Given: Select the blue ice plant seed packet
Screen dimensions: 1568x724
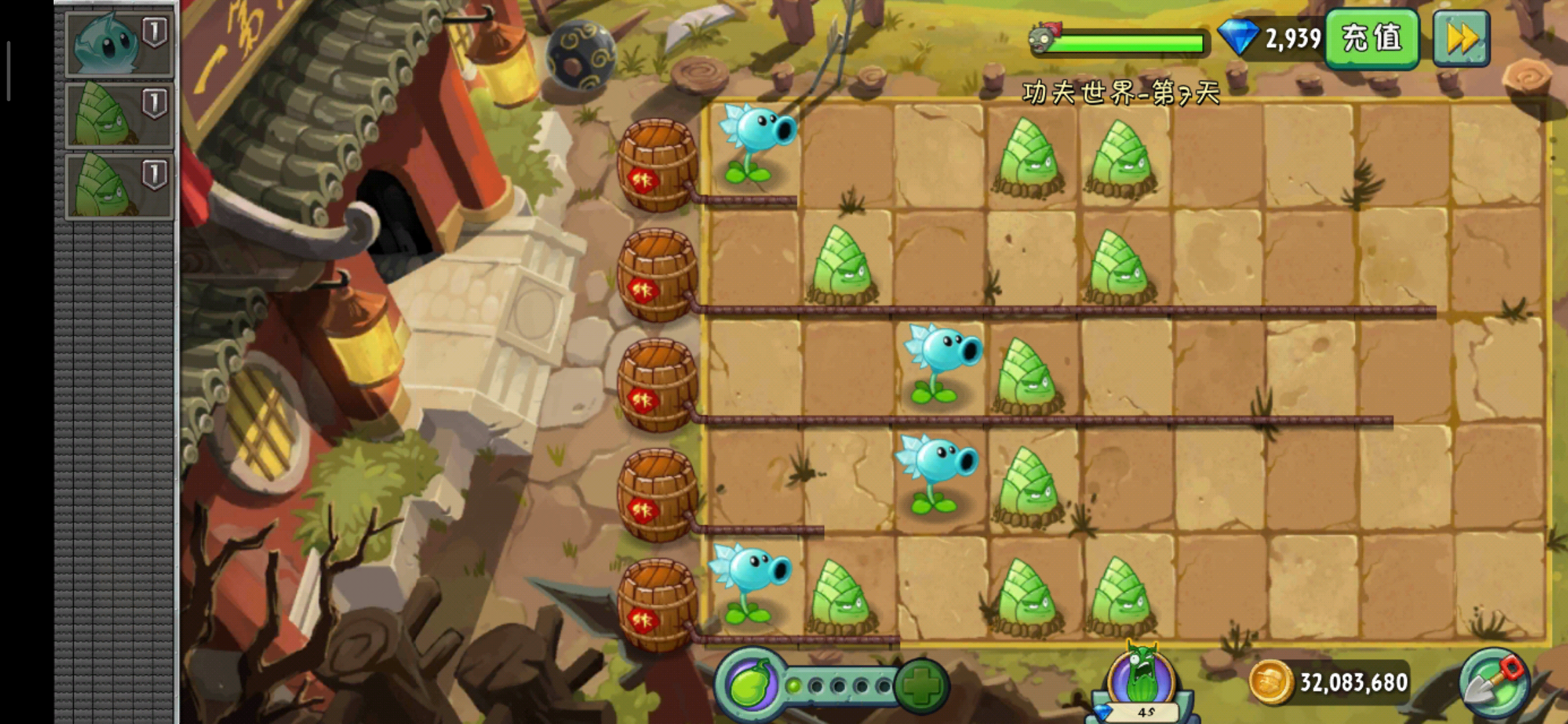Looking at the screenshot, I should (x=119, y=44).
